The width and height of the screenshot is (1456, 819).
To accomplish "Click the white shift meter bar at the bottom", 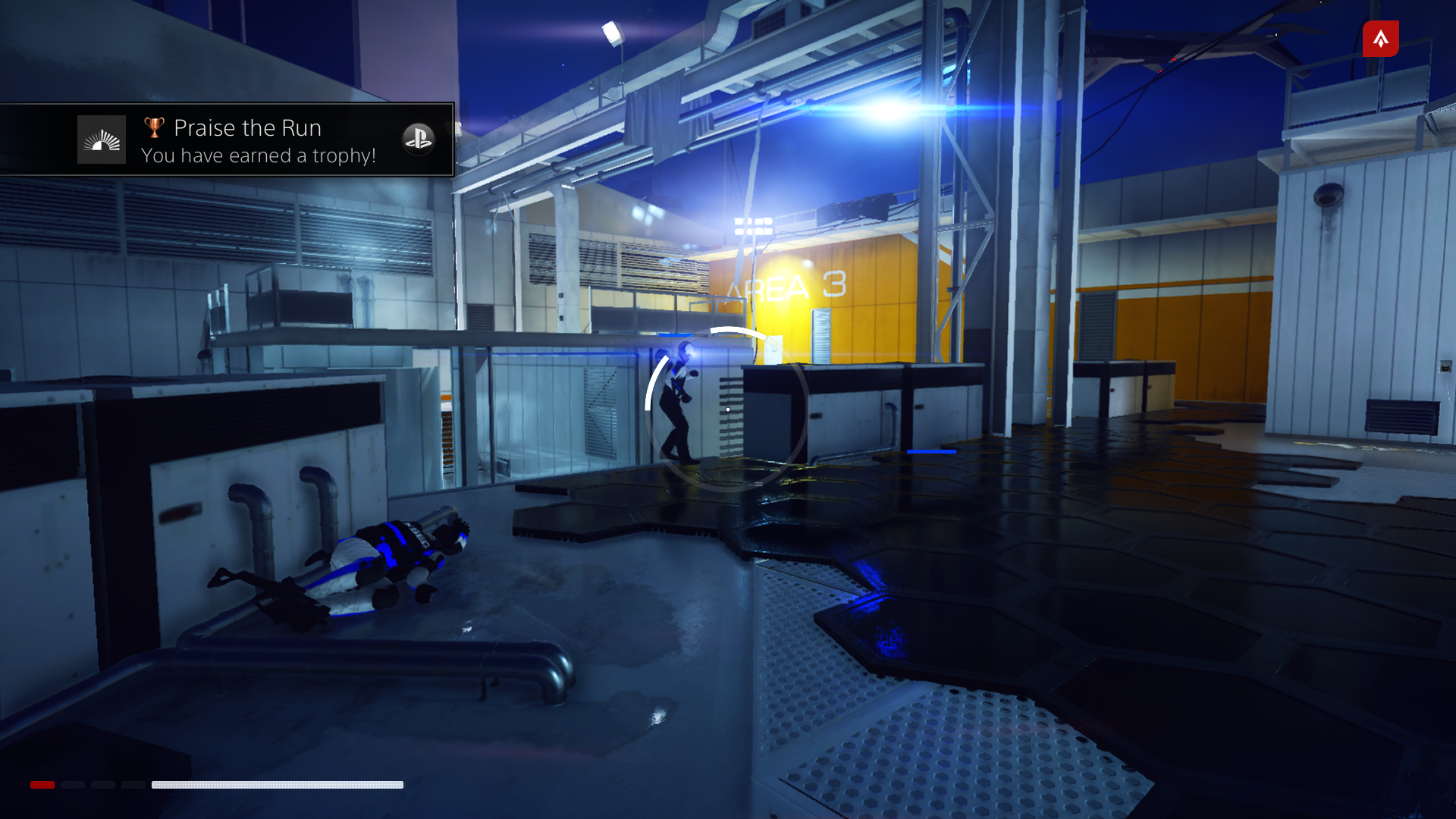I will click(278, 785).
